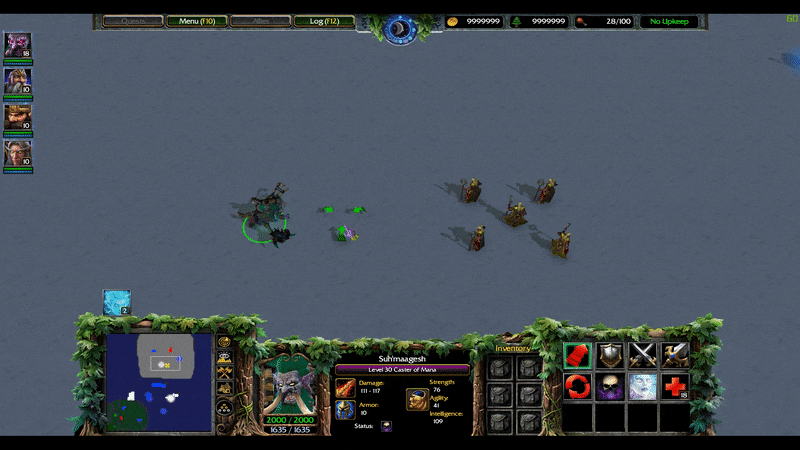Open the Menu (F10) button
The image size is (800, 450).
196,21
